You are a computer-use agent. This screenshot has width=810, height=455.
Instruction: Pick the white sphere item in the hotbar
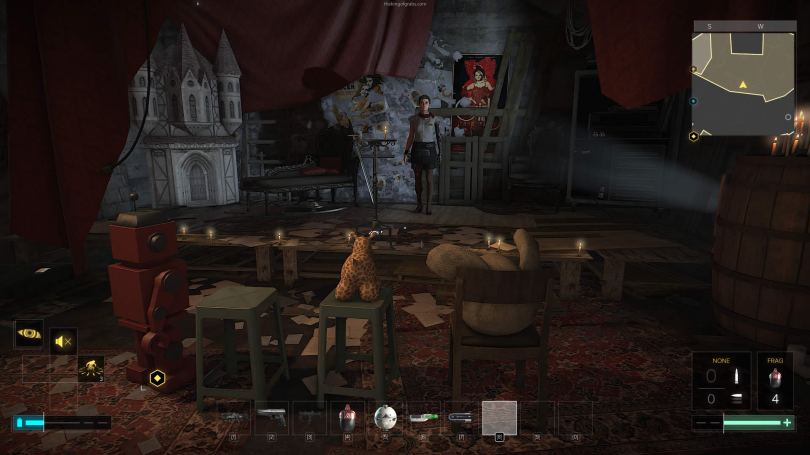pos(385,417)
